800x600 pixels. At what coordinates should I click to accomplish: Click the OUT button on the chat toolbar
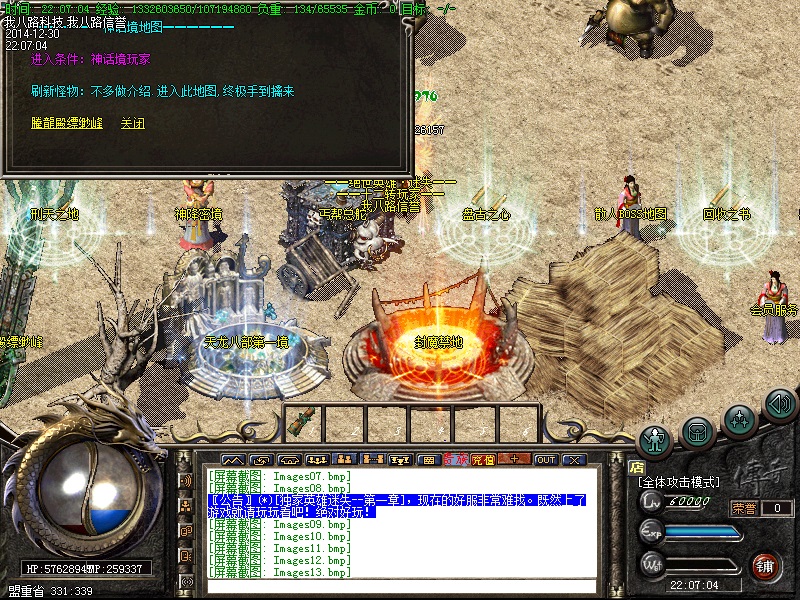pyautogui.click(x=545, y=460)
